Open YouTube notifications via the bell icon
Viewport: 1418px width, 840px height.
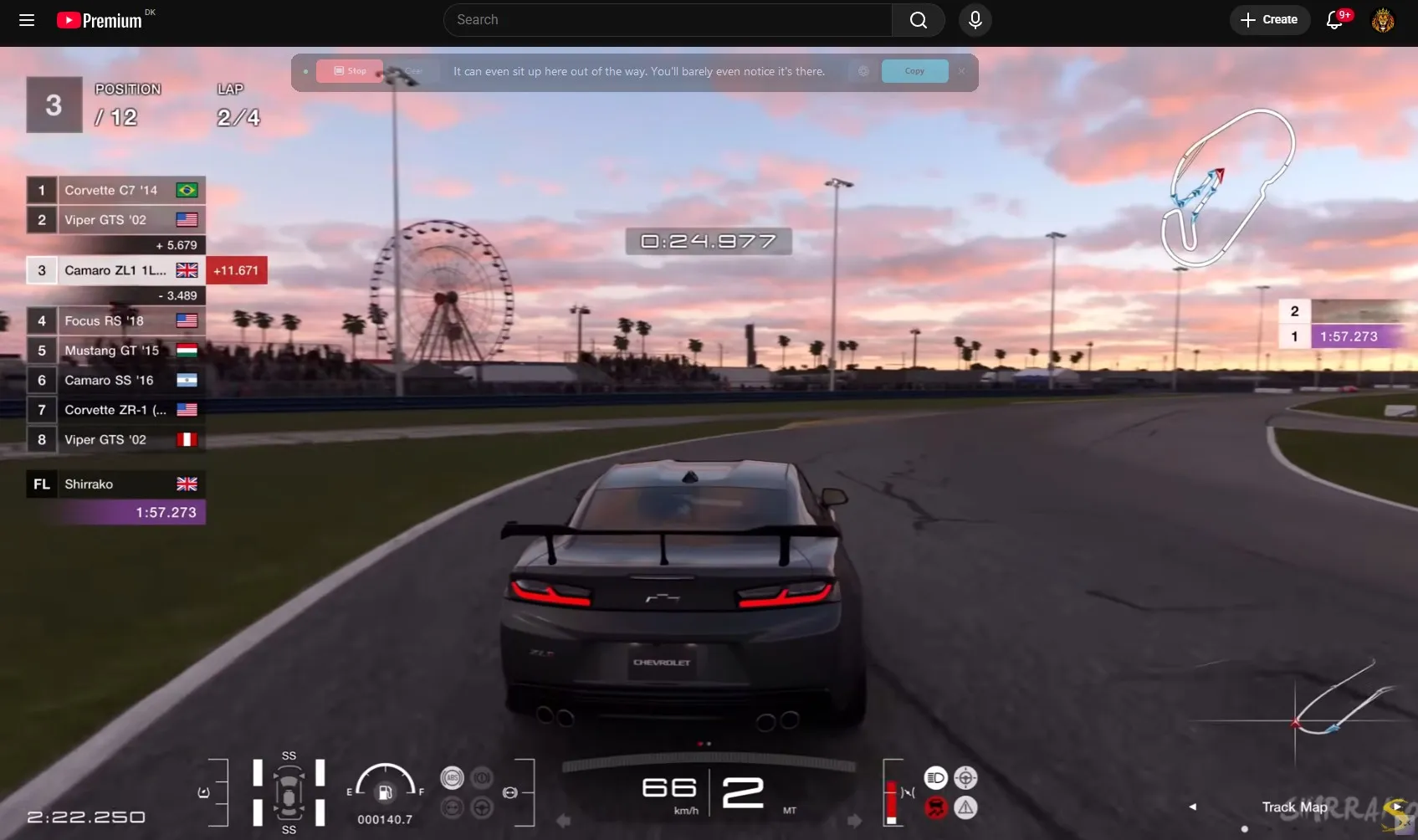[x=1334, y=19]
